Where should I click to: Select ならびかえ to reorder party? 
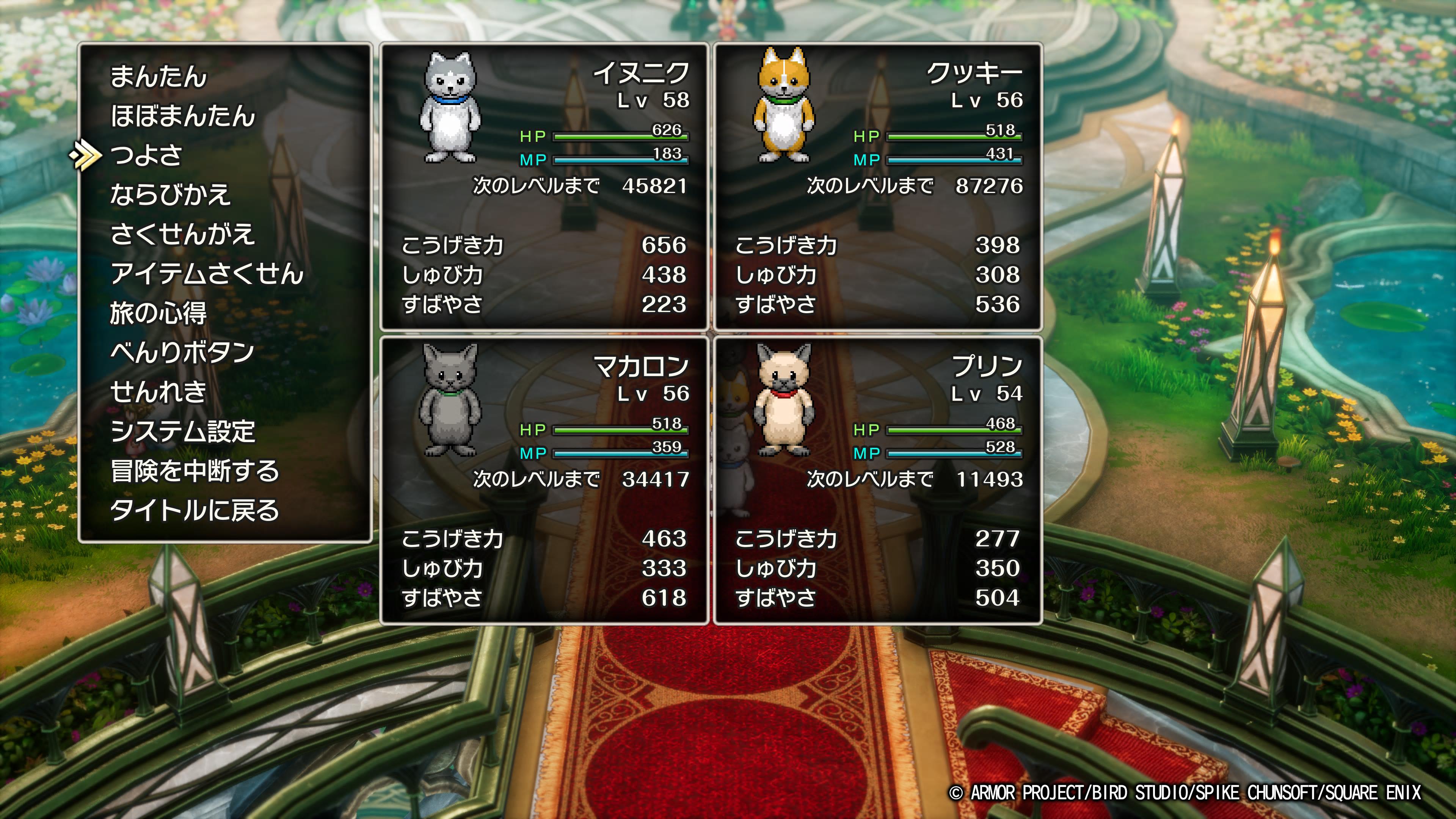pos(170,195)
